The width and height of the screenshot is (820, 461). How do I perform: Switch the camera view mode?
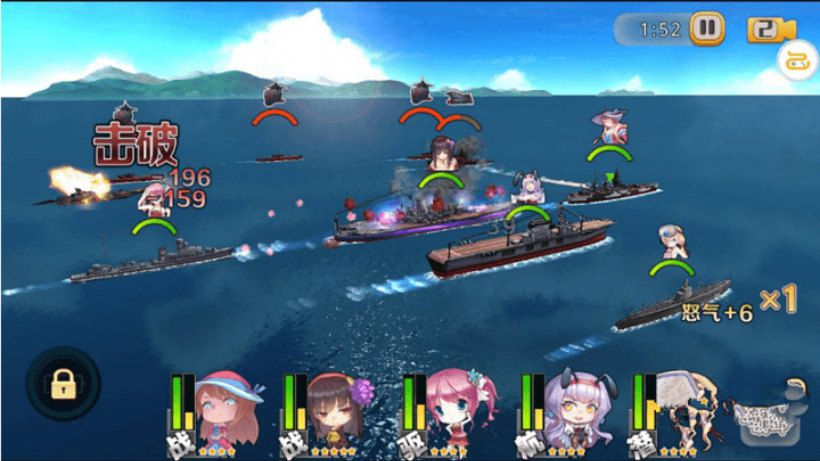tap(764, 29)
